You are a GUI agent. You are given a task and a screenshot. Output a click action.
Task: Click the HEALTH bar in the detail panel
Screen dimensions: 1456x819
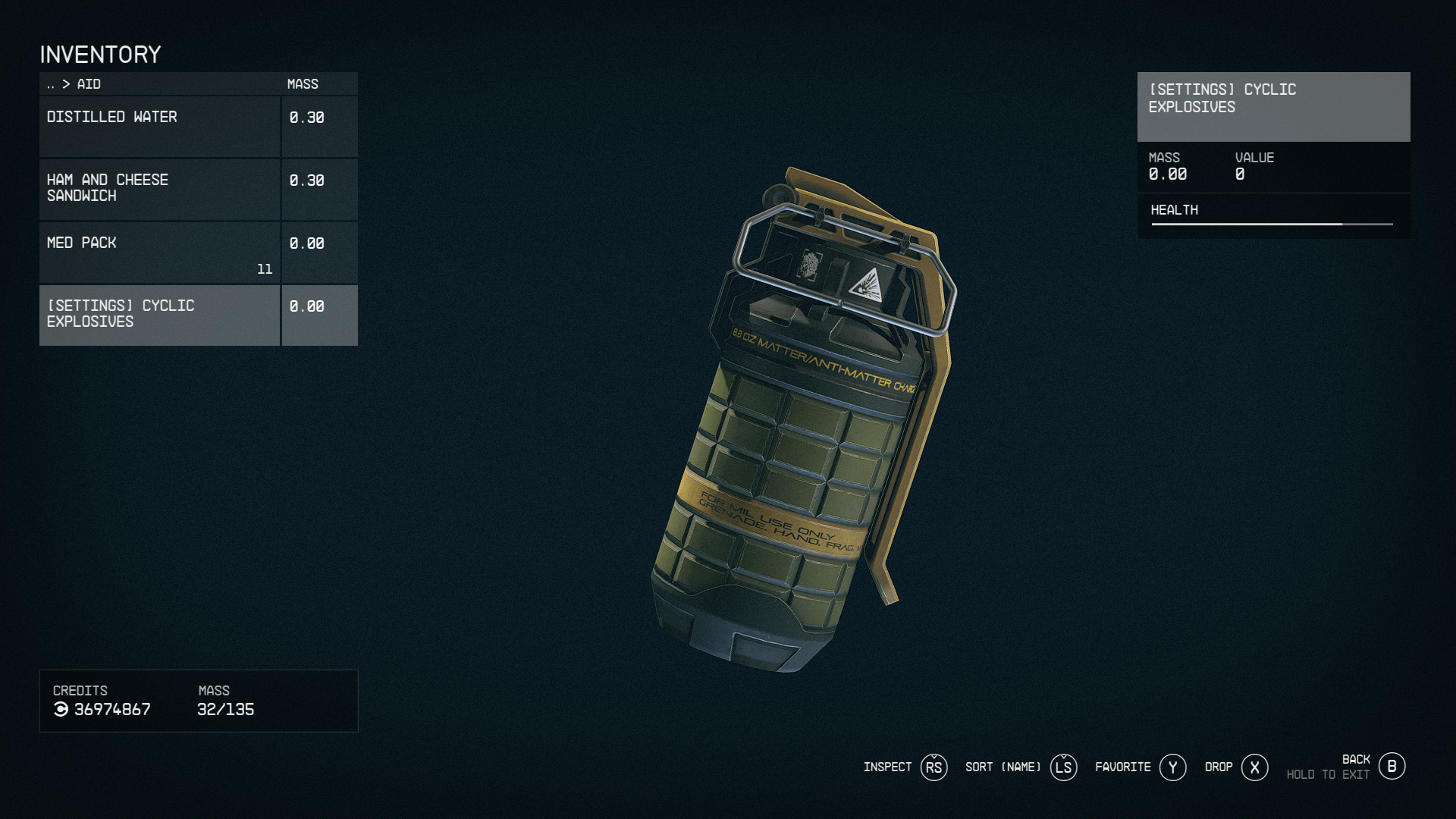click(1271, 224)
